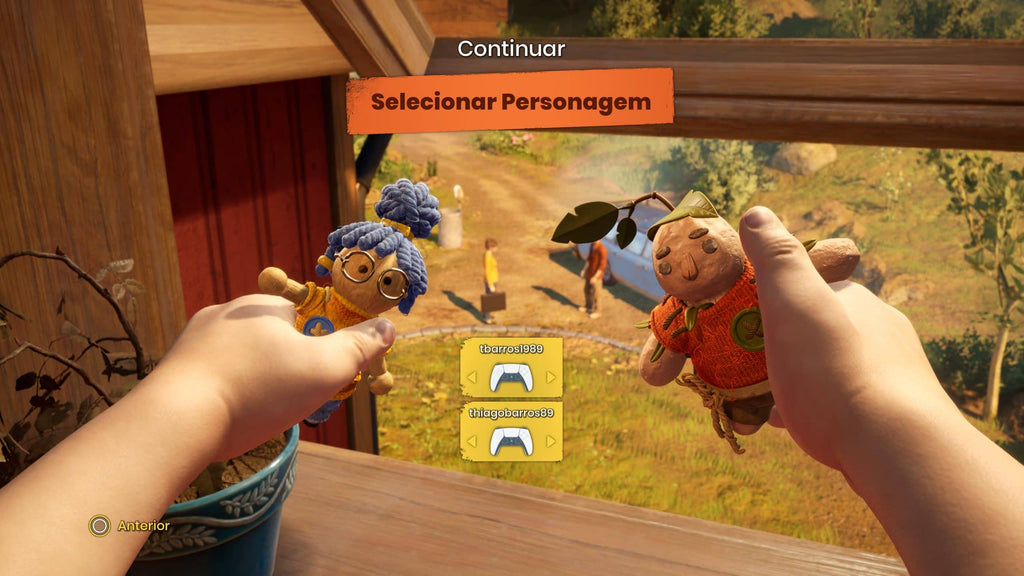Image resolution: width=1024 pixels, height=576 pixels.
Task: Click the right arrow on tbarros1989's card
Action: (x=551, y=377)
